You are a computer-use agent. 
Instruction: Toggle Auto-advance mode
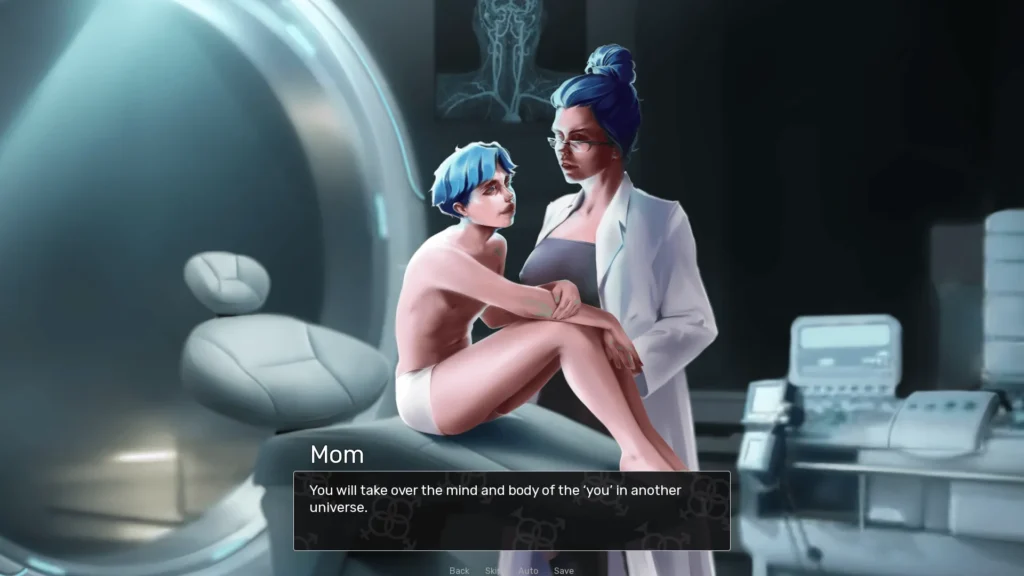(528, 570)
